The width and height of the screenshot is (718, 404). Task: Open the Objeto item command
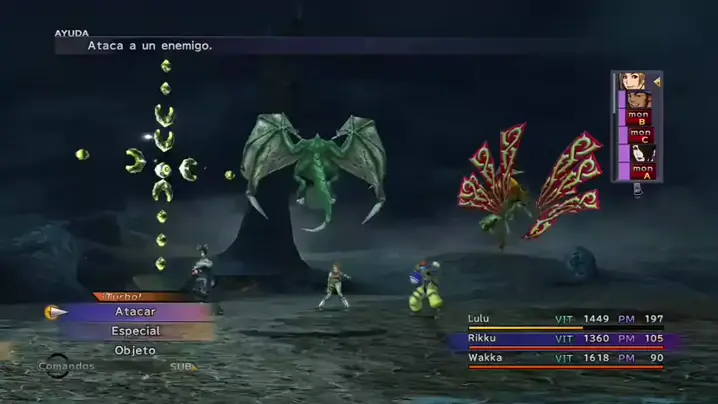pos(135,350)
